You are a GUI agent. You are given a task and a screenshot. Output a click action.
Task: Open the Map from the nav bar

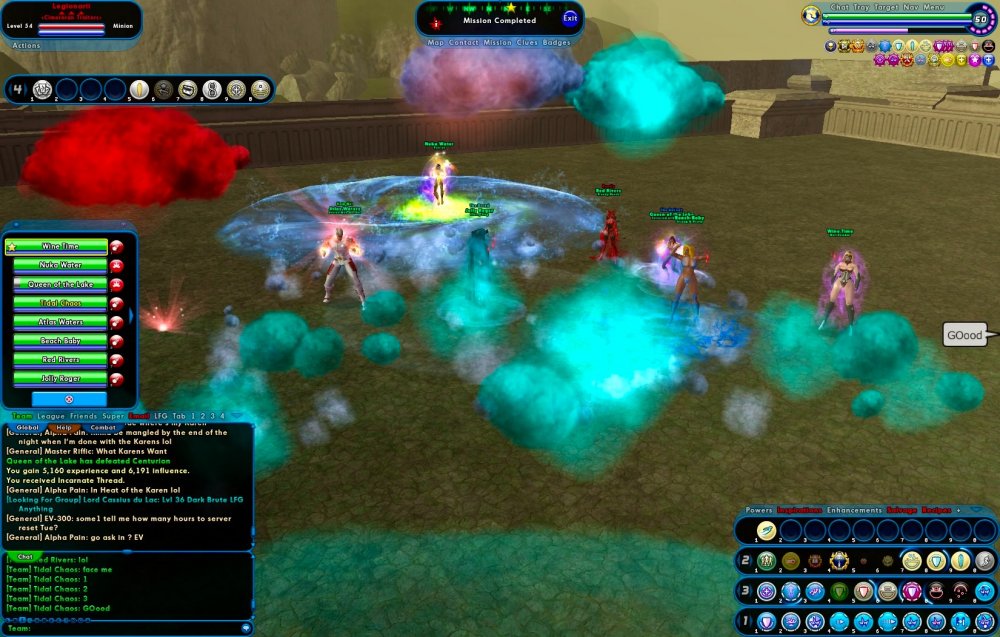(436, 43)
